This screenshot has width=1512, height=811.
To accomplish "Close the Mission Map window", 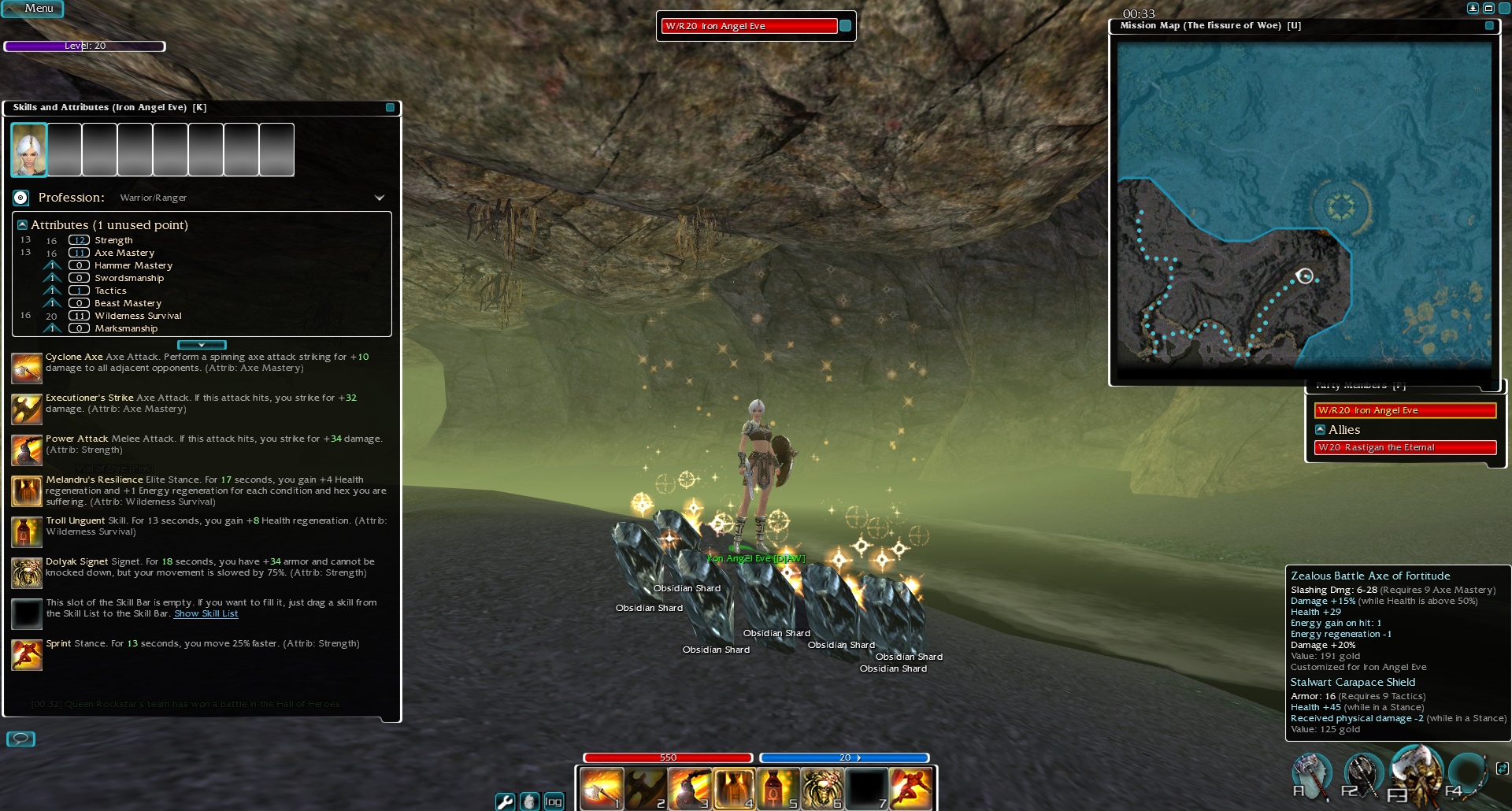I will (x=1489, y=25).
